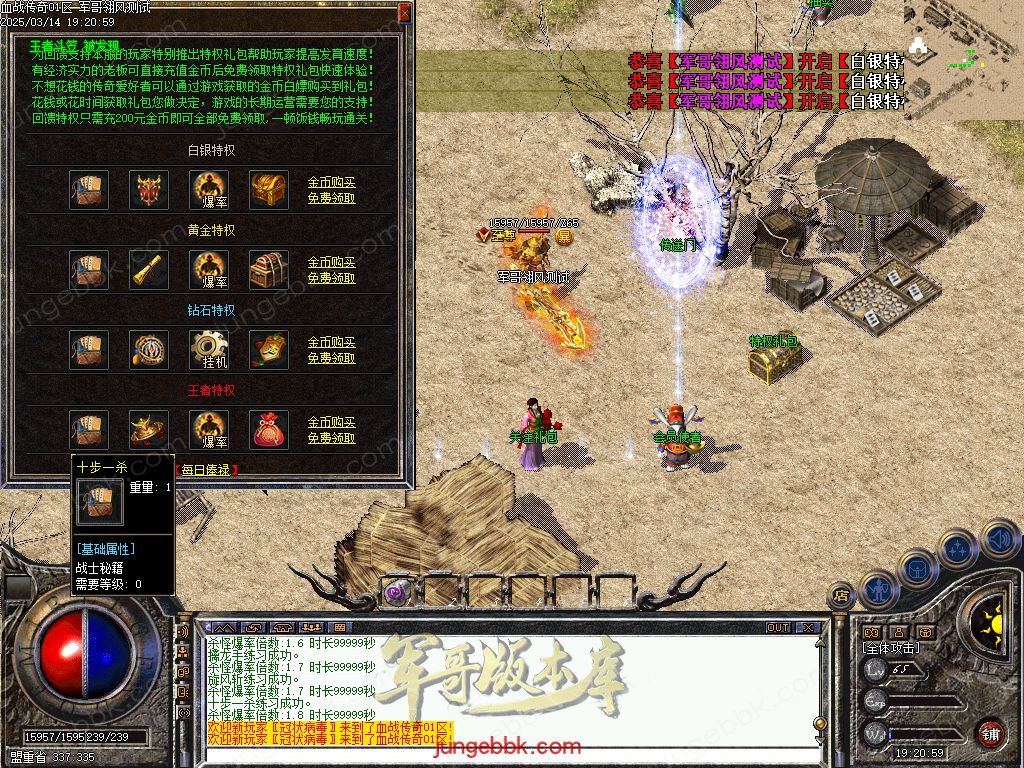The image size is (1024, 768).
Task: Close the privilege gift pack panel
Action: 404,13
